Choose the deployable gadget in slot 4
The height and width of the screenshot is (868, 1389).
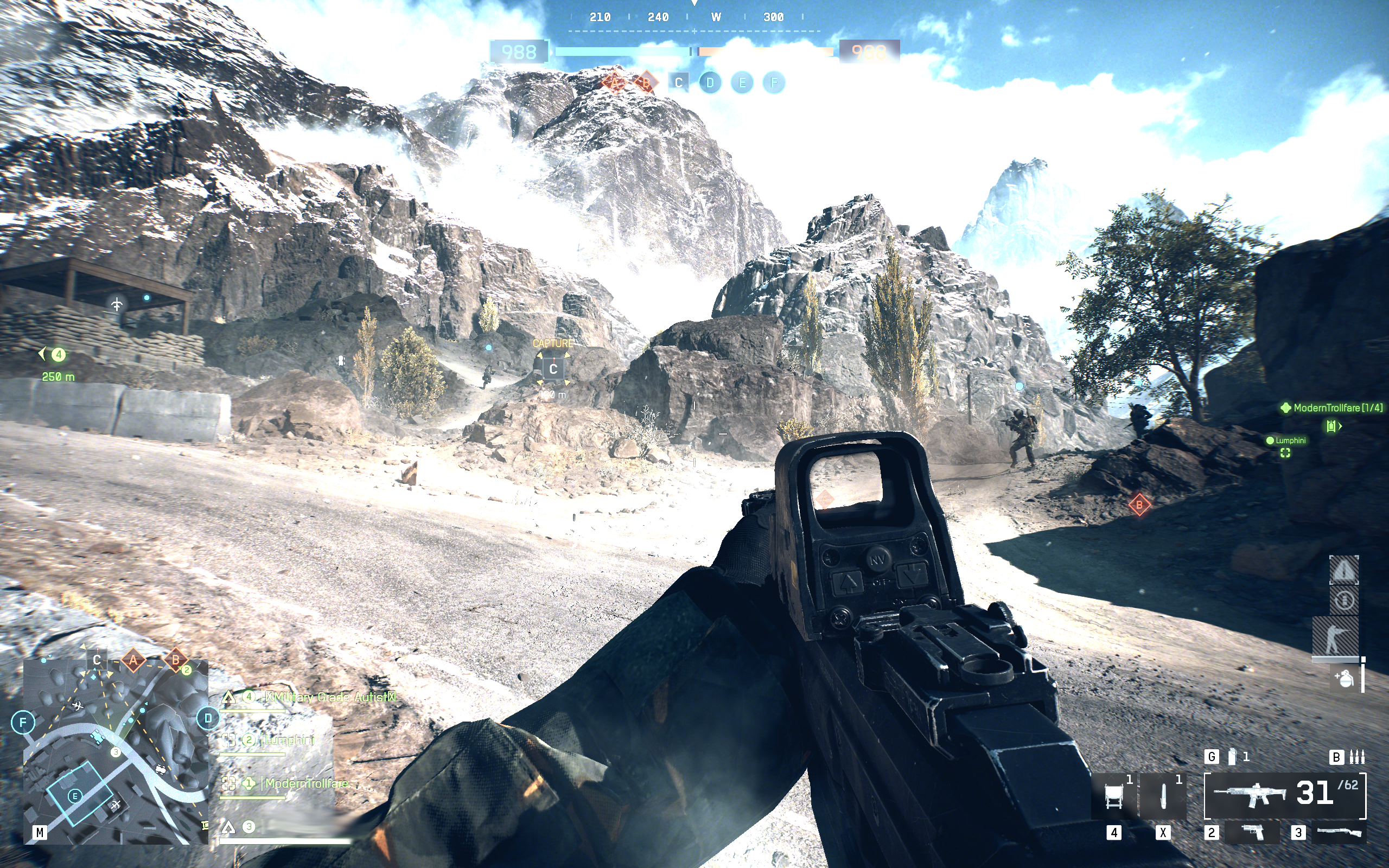1113,796
